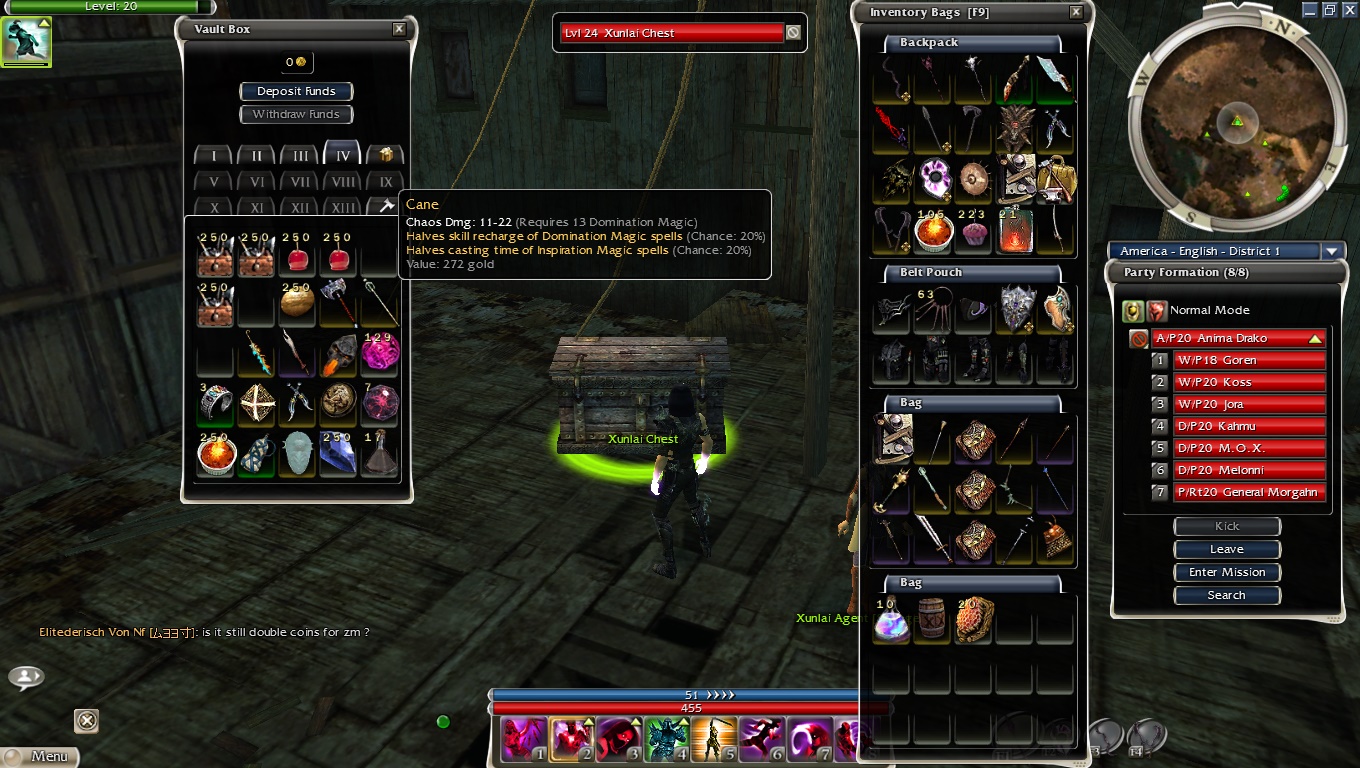Open the chat speech bubble icon
1360x768 pixels.
pos(25,678)
